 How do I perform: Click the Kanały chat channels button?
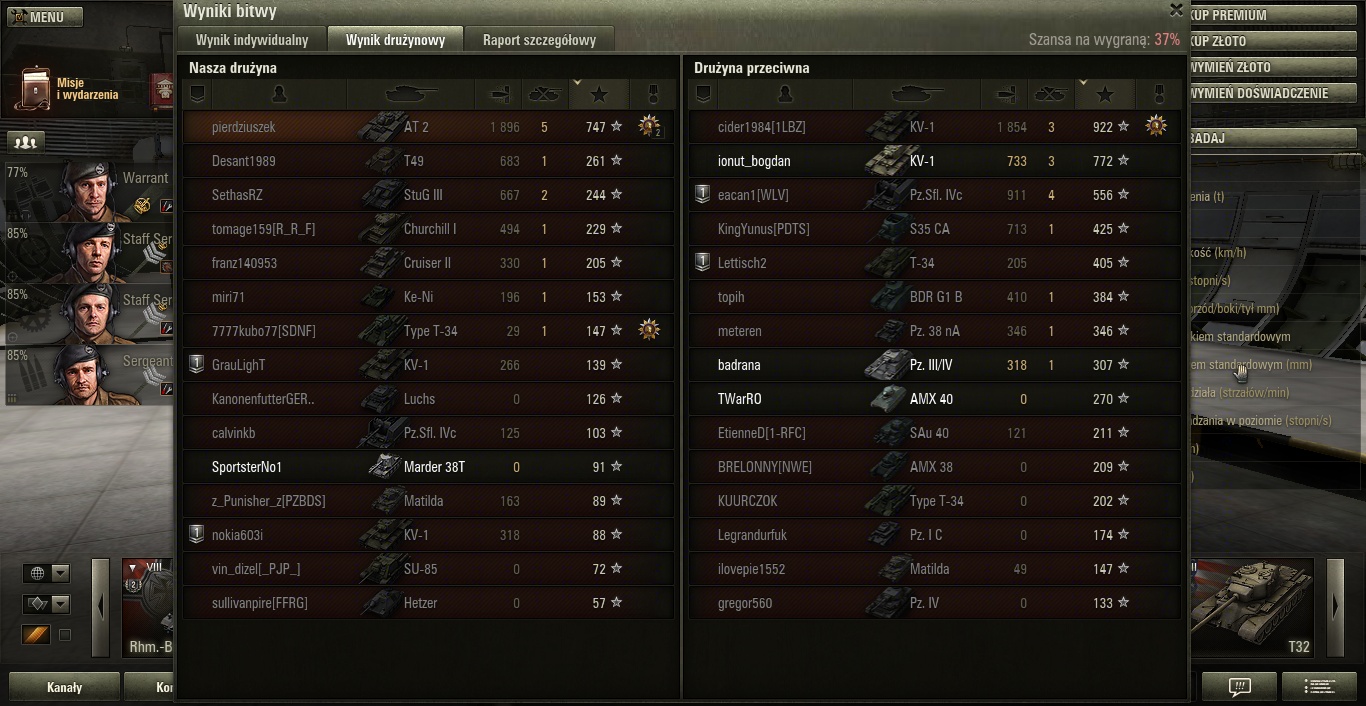[x=65, y=687]
